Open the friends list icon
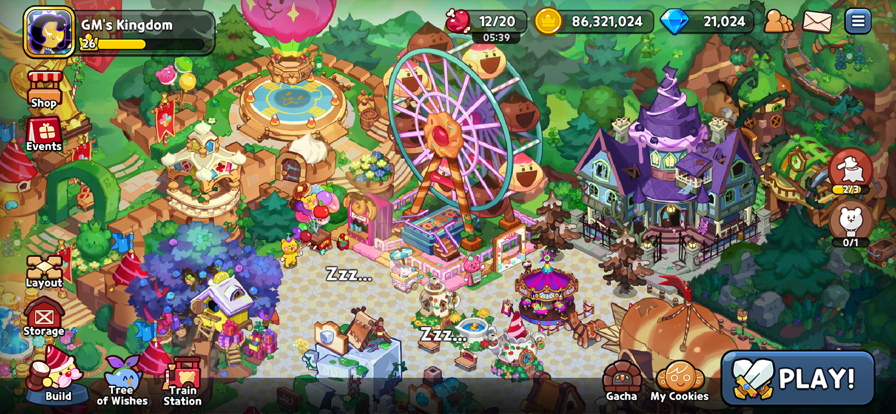Viewport: 896px width, 414px height. [778, 21]
